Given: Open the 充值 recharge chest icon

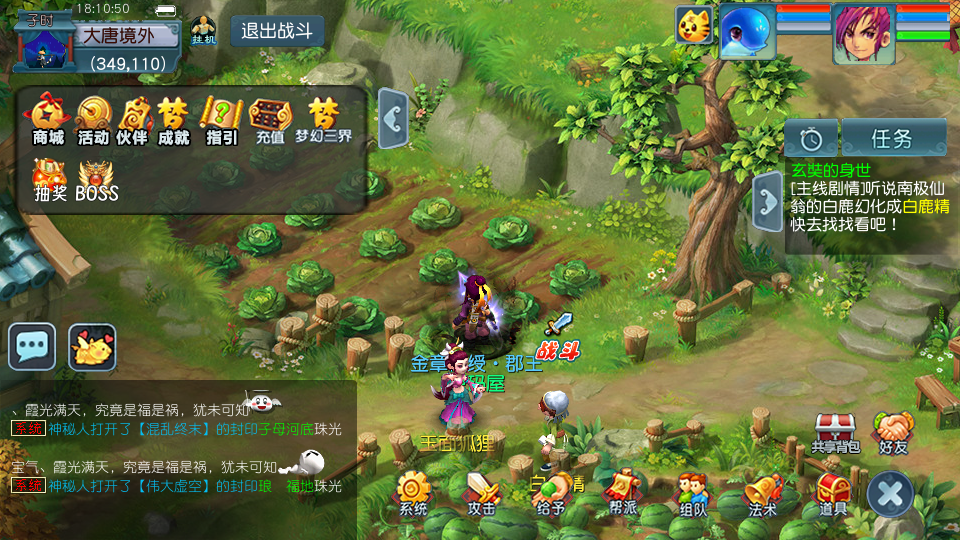Looking at the screenshot, I should pos(270,117).
